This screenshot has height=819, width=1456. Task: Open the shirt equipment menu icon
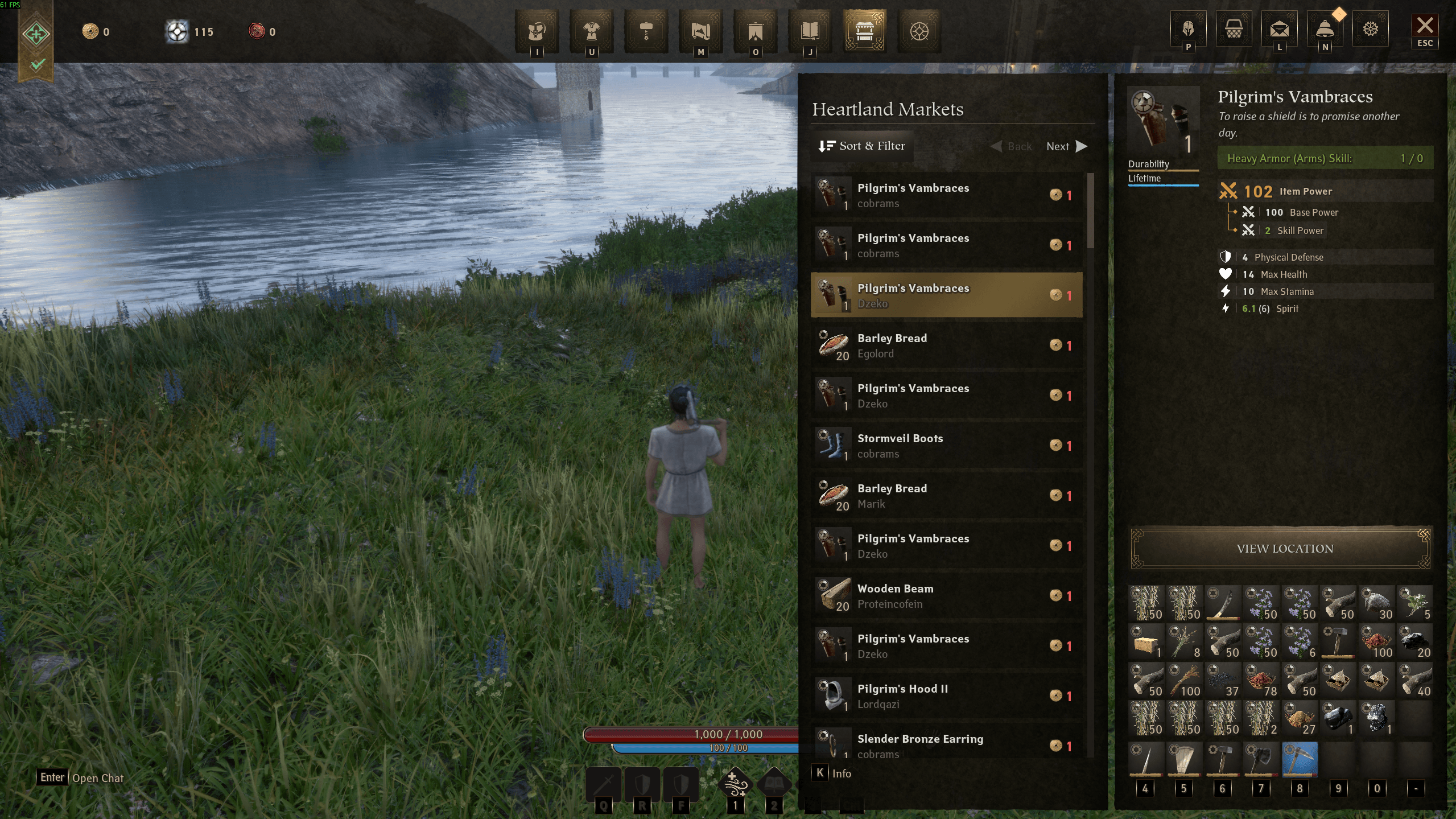click(x=591, y=31)
